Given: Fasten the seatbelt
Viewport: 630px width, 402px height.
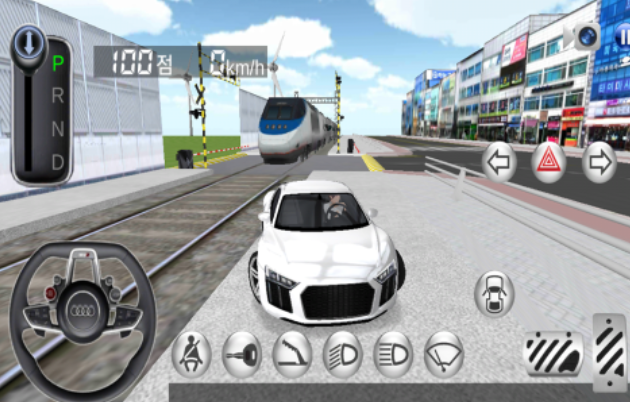Looking at the screenshot, I should (191, 354).
